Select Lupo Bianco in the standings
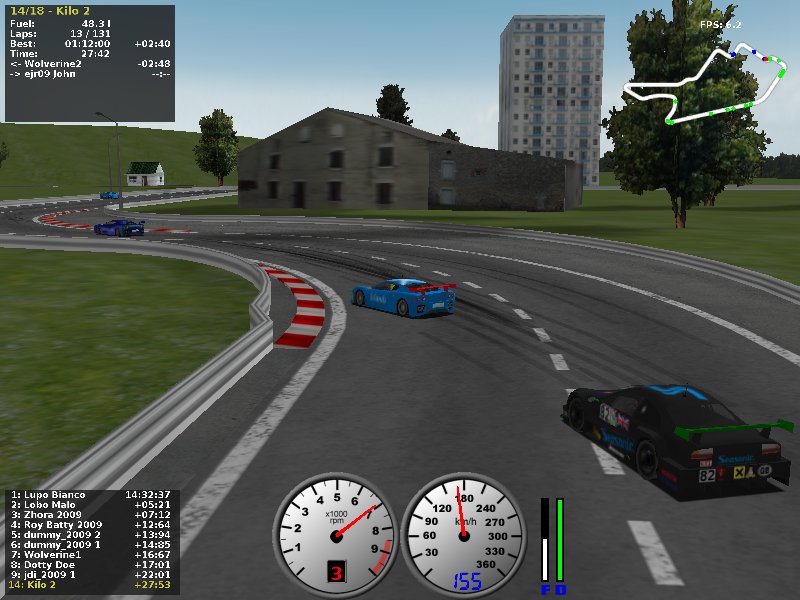This screenshot has width=800, height=600. [90, 495]
